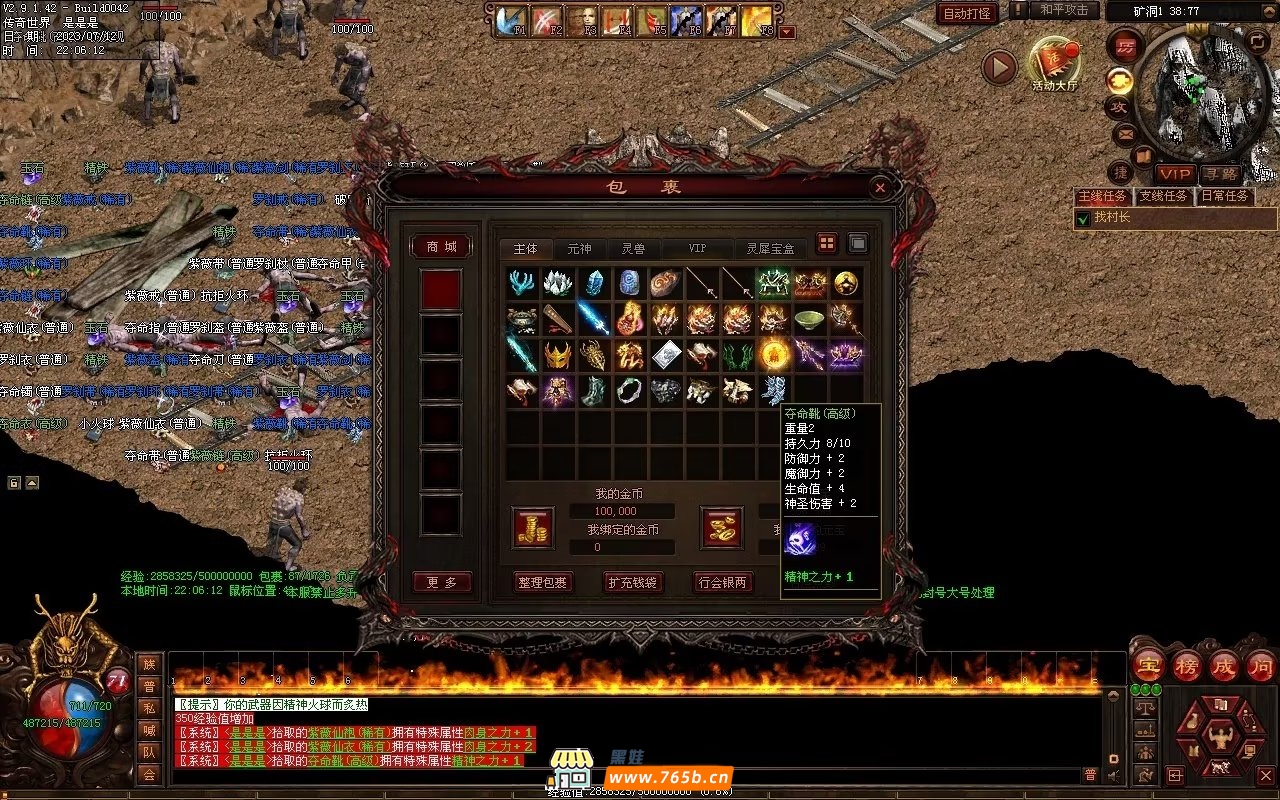Open the 商城 shop button

tap(441, 246)
